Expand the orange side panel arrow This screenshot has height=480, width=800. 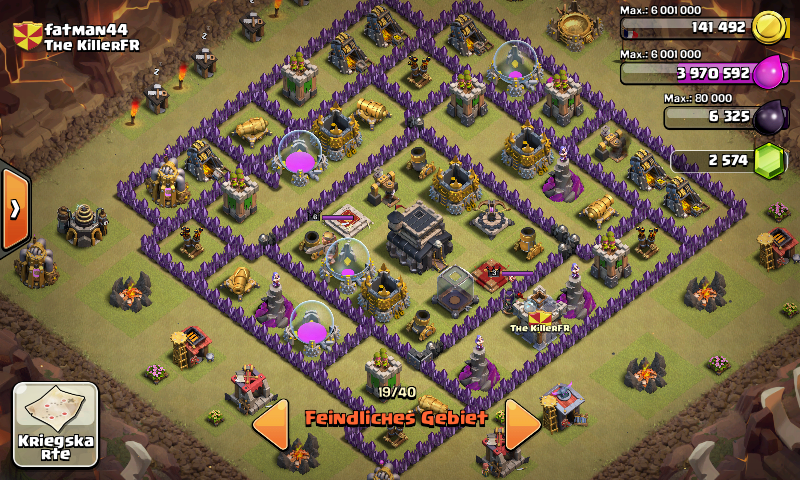15,209
